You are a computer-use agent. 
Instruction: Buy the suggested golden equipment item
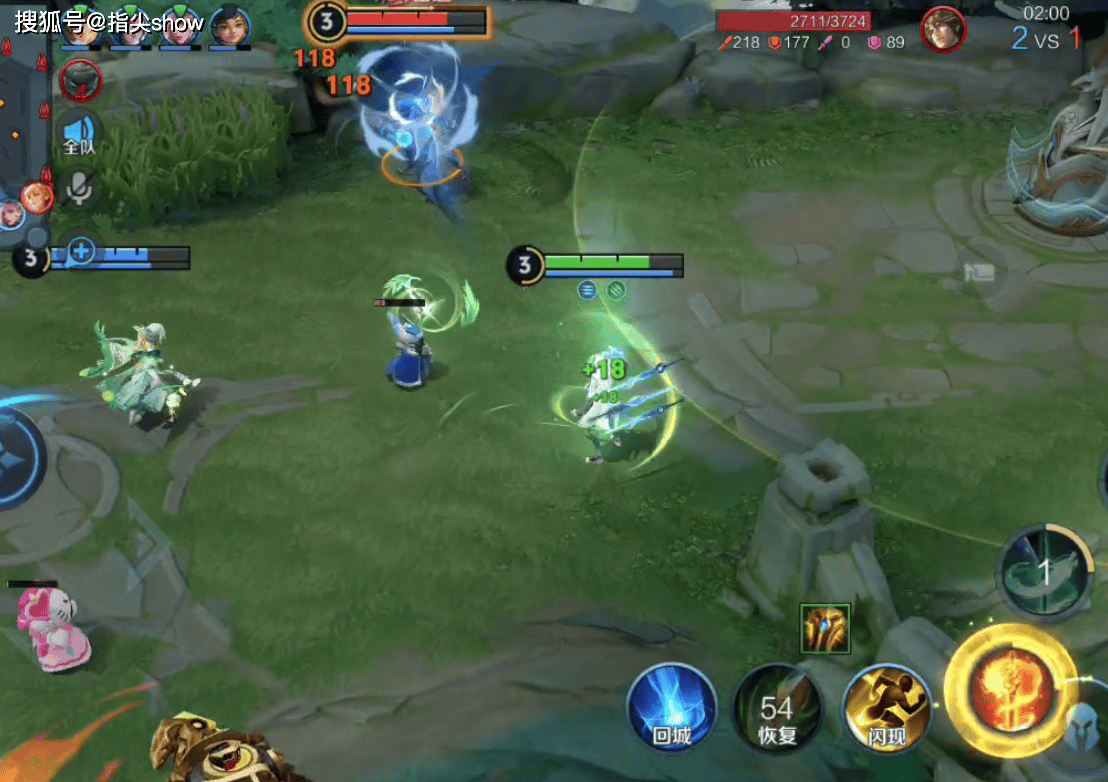pos(825,628)
